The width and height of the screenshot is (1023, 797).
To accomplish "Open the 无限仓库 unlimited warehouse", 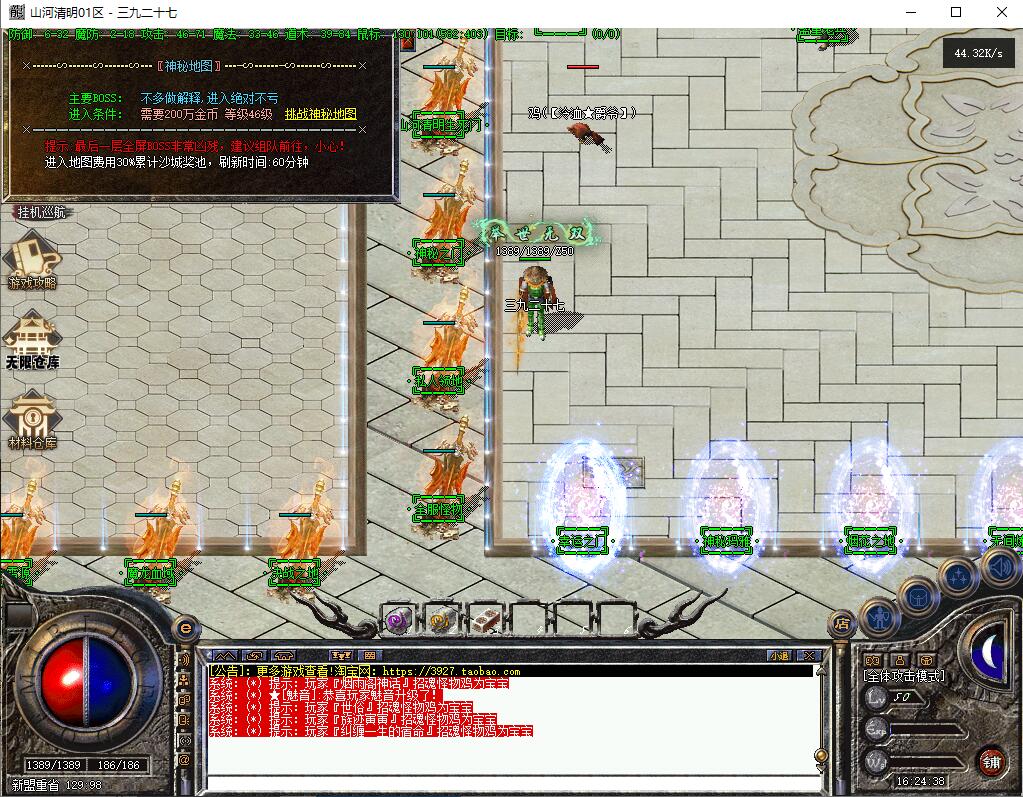I will click(x=33, y=339).
